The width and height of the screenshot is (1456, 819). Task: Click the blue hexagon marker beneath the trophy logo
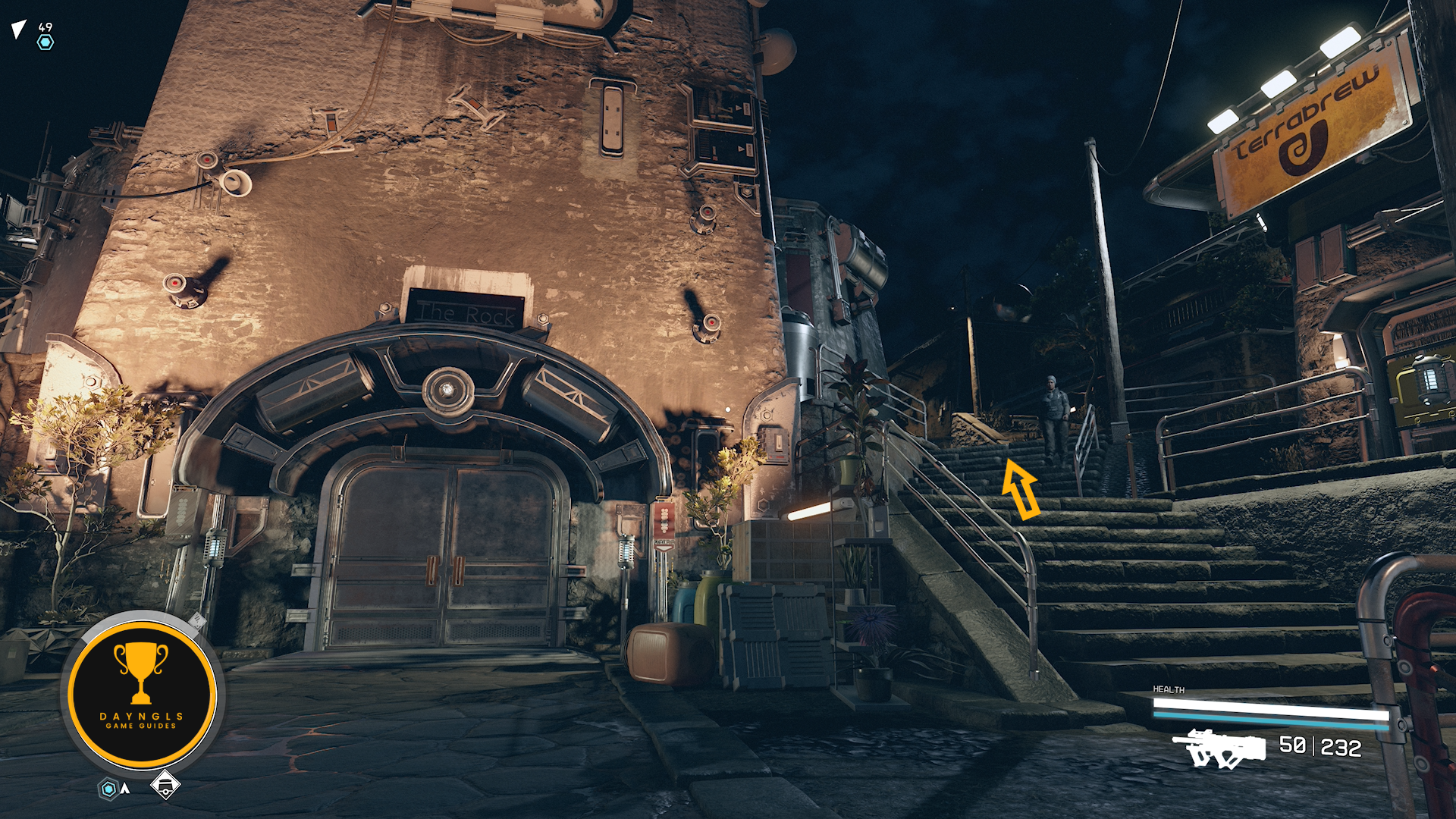coord(109,789)
